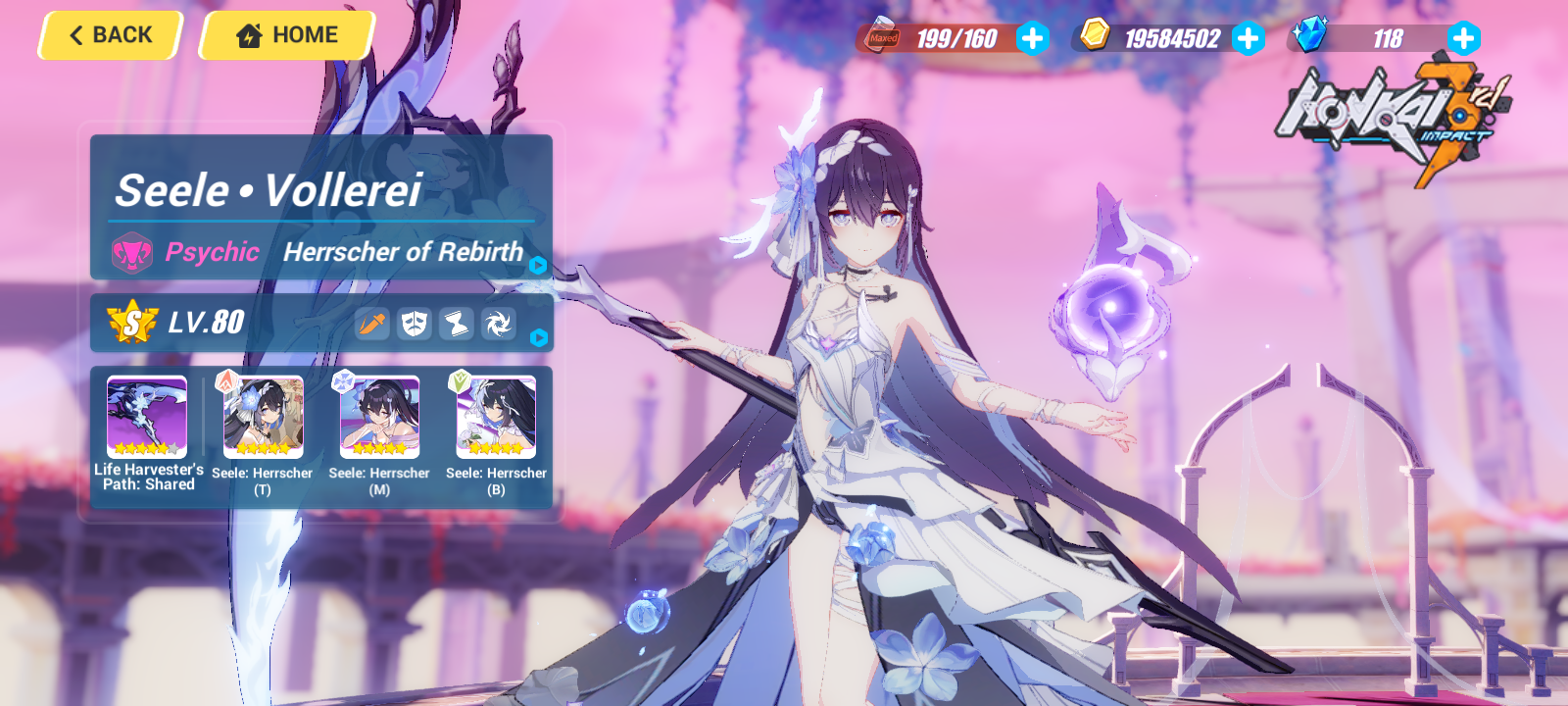Screen dimensions: 1568x706
Task: Go to the HOME screen
Action: (285, 34)
